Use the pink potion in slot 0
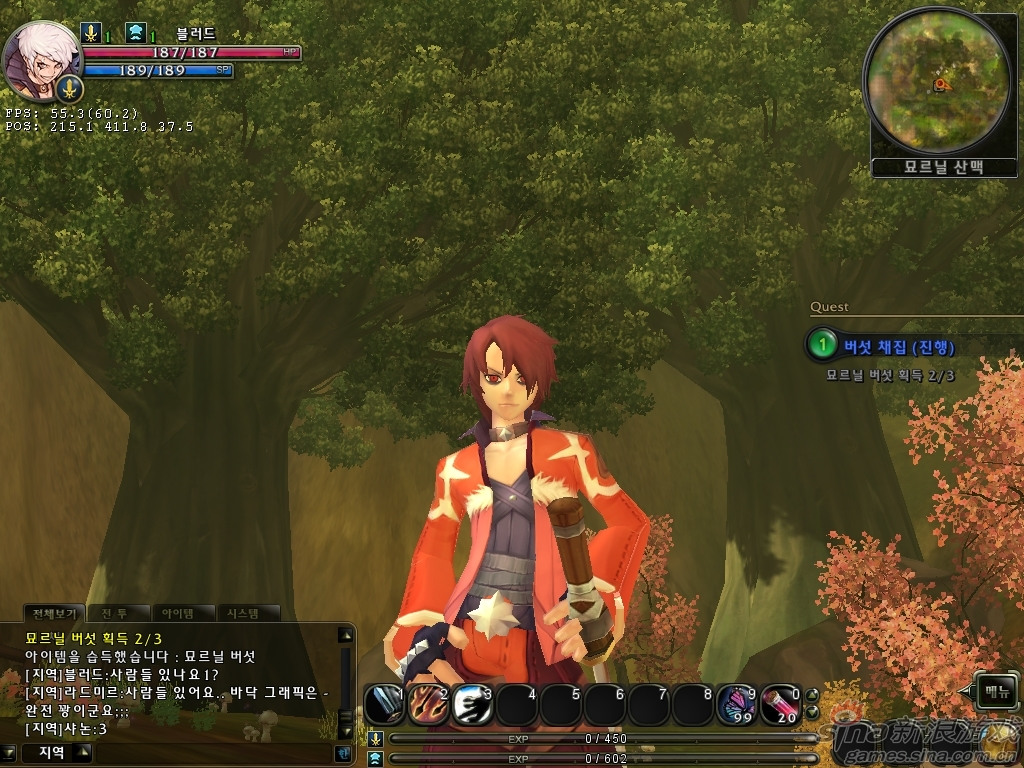The height and width of the screenshot is (768, 1024). pyautogui.click(x=781, y=705)
